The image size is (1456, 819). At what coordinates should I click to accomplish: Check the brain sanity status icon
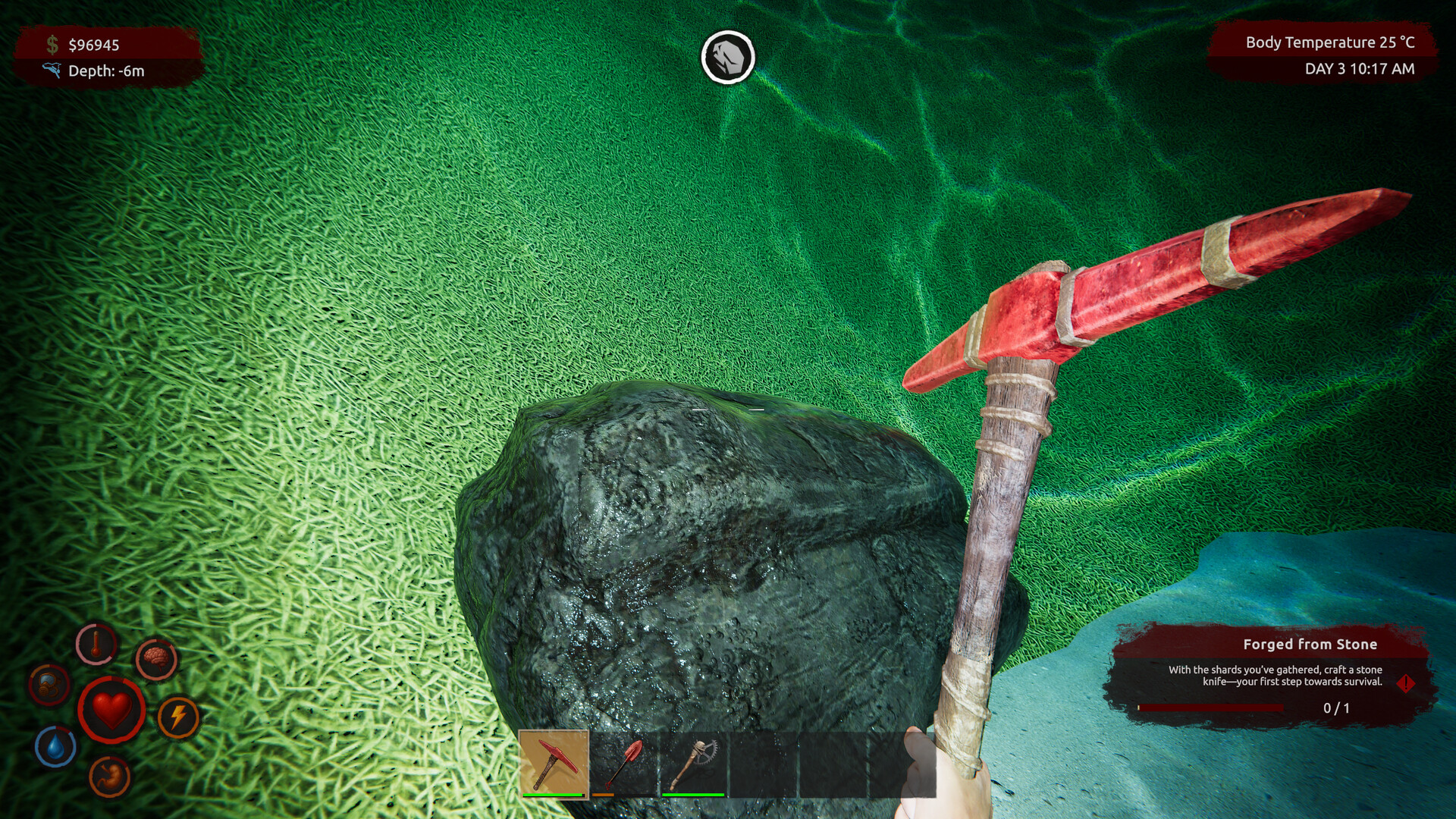pos(156,657)
